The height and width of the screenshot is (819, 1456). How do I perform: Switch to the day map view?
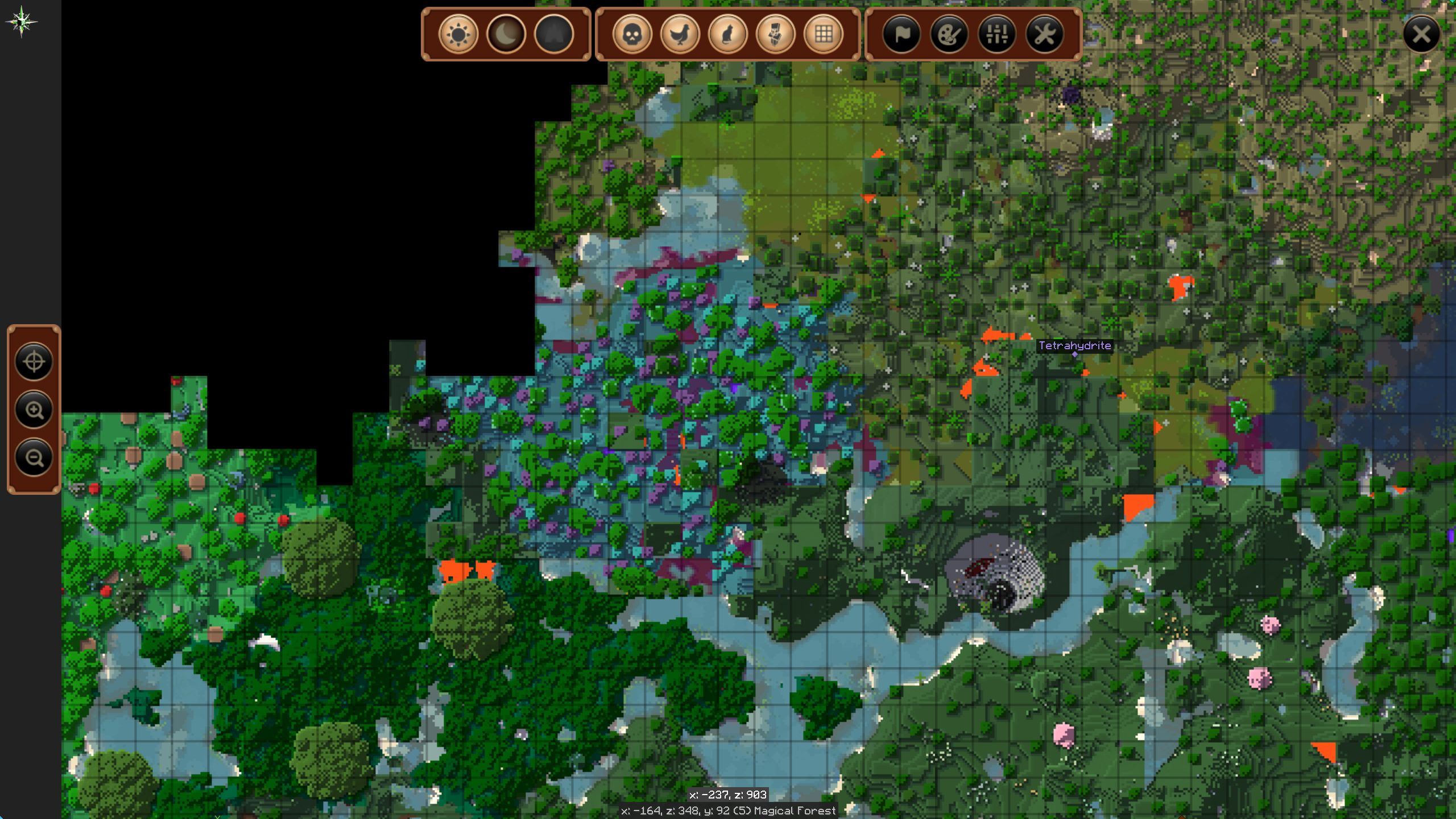458,34
